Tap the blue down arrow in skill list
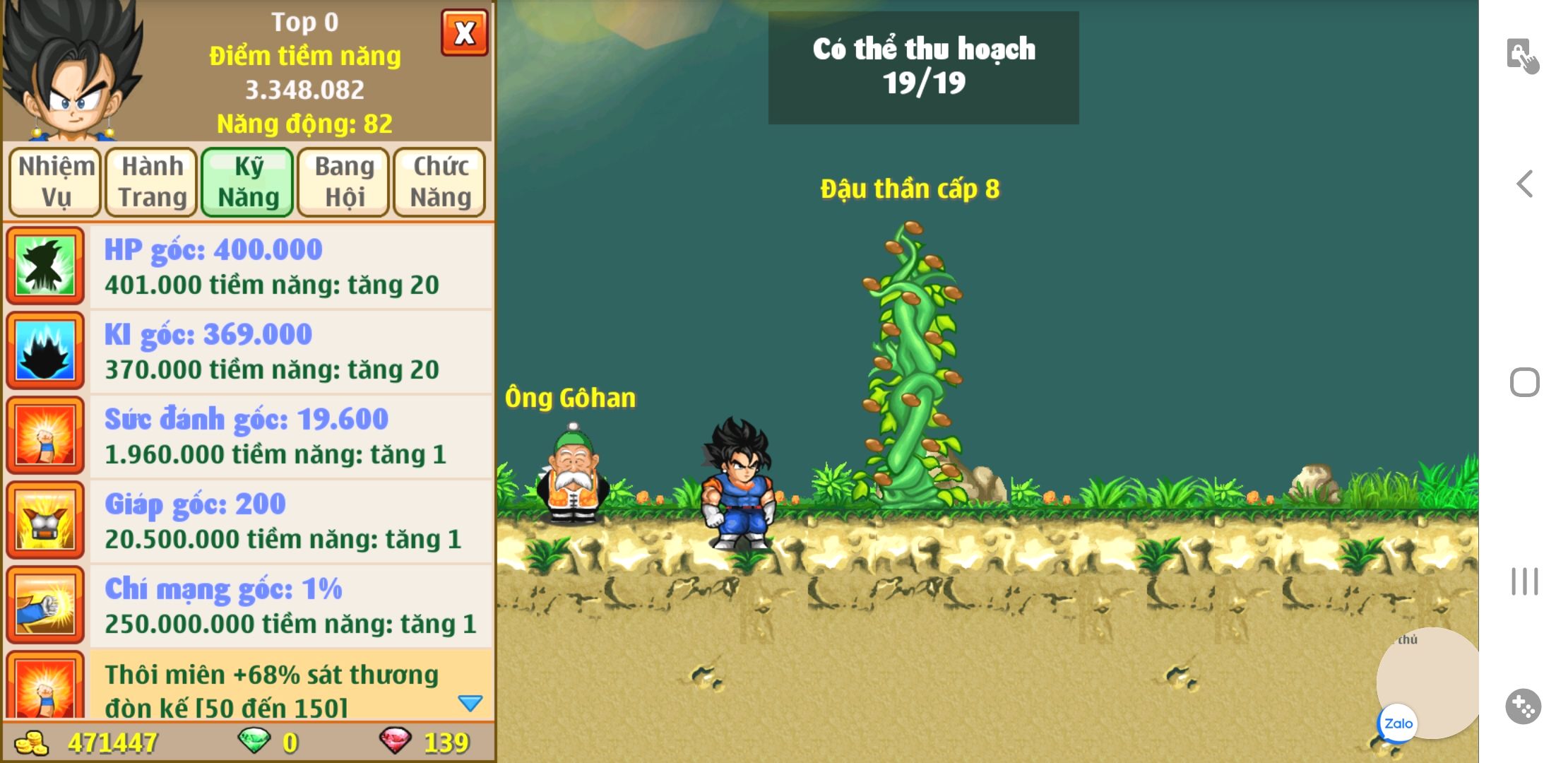 (470, 703)
